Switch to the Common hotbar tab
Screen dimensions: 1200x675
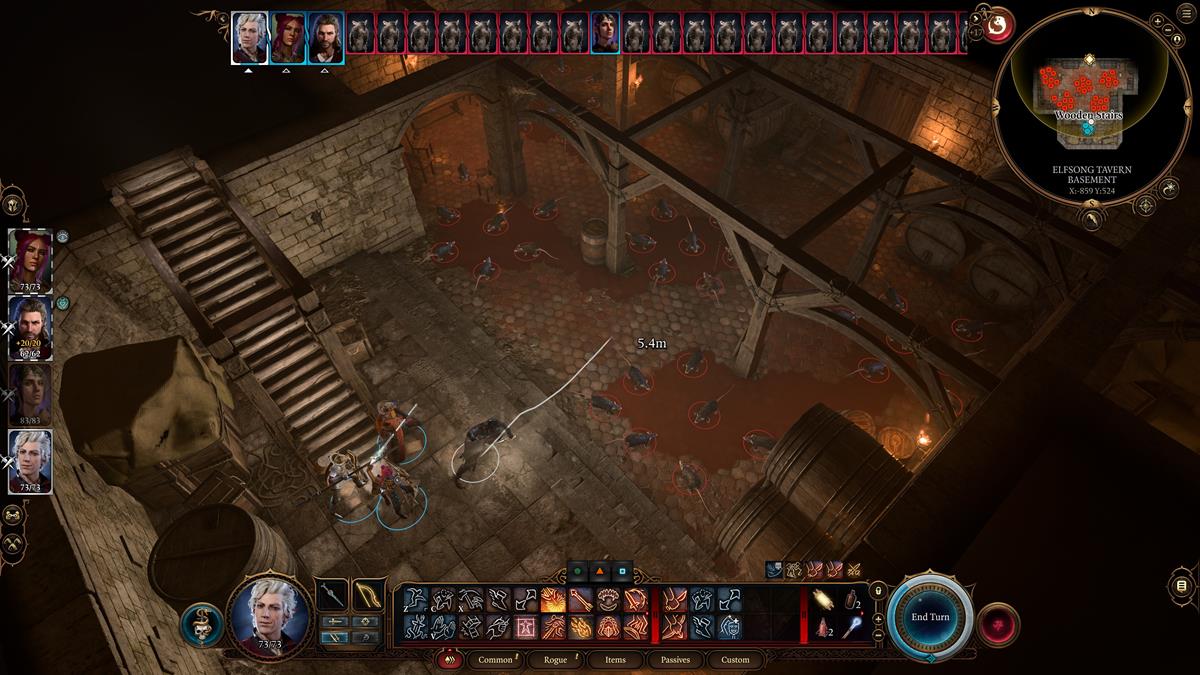[495, 660]
